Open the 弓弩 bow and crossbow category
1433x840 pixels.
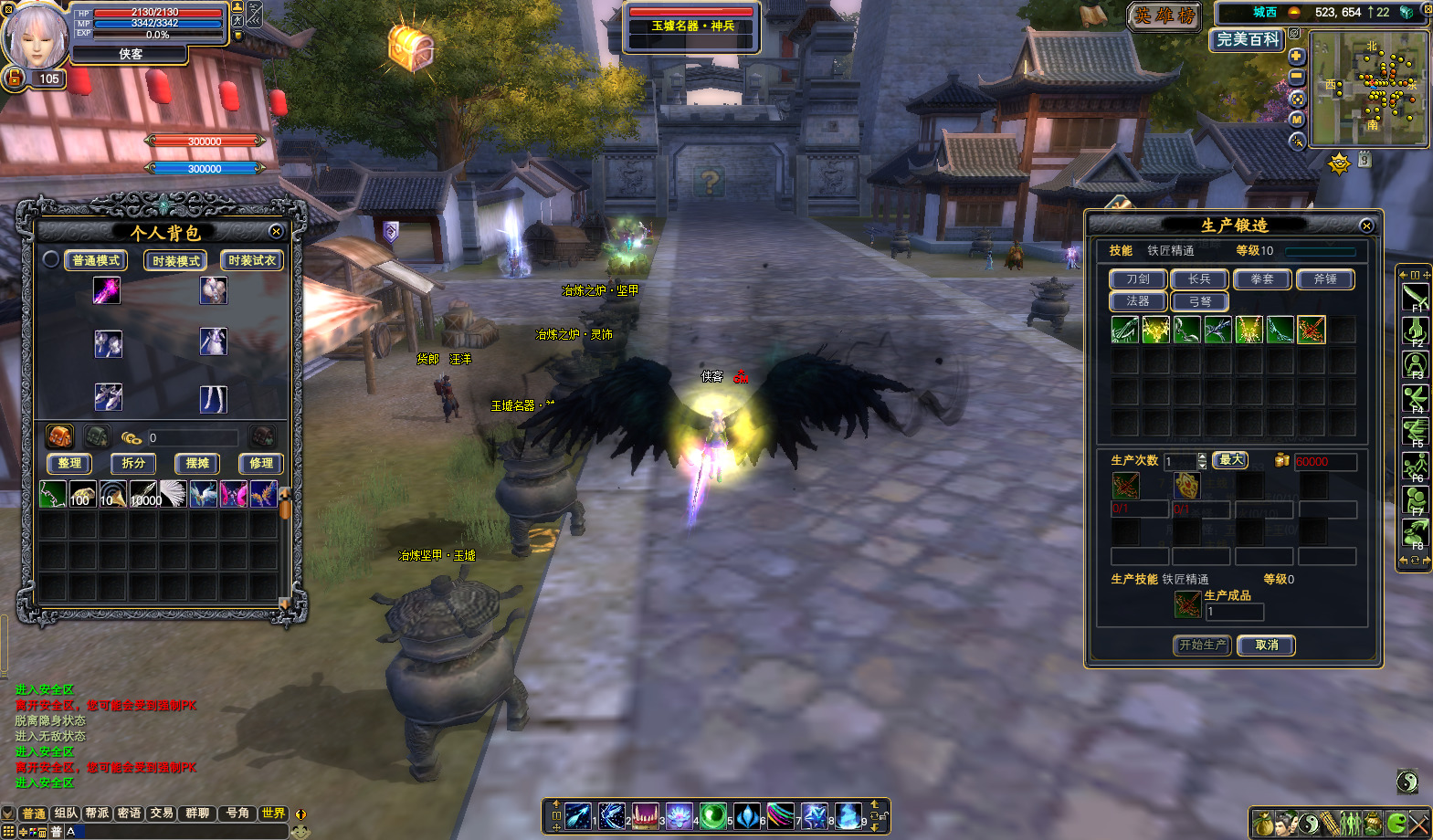click(x=1199, y=301)
